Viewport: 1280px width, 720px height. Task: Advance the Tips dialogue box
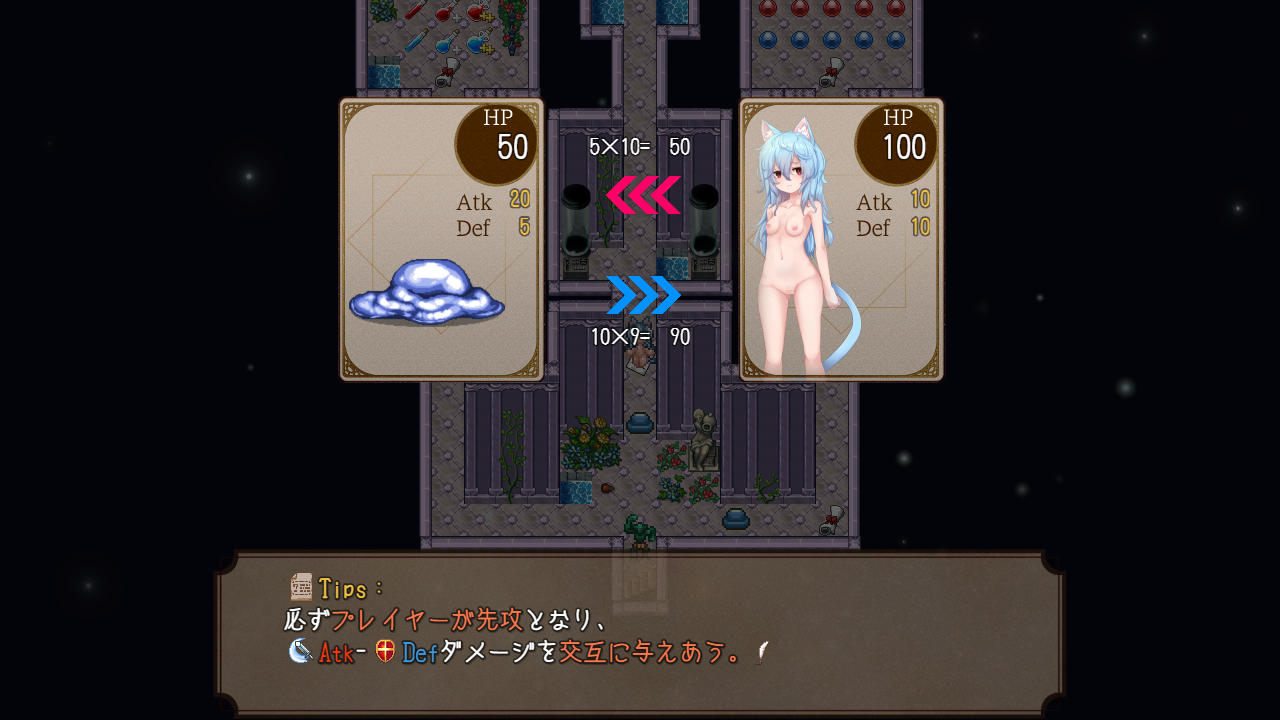point(640,630)
